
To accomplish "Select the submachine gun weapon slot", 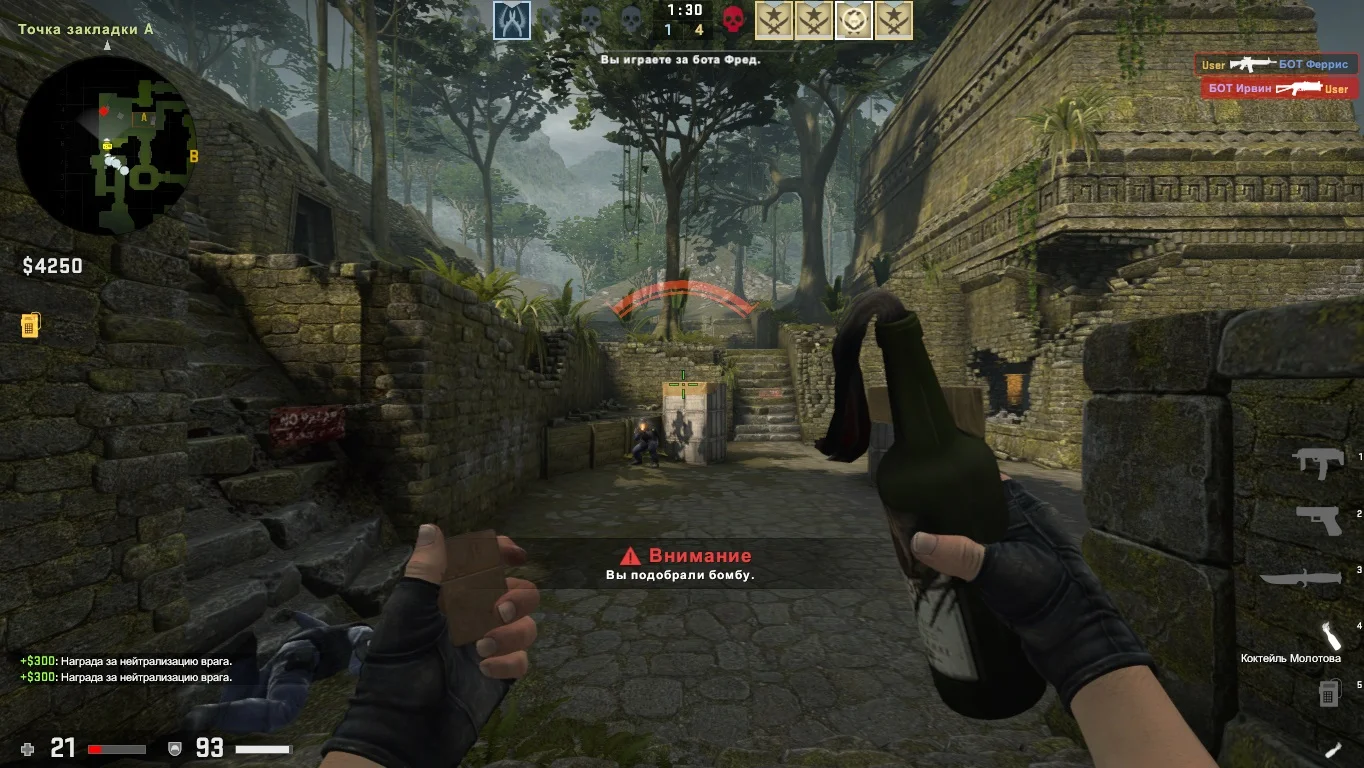I will pos(1317,462).
